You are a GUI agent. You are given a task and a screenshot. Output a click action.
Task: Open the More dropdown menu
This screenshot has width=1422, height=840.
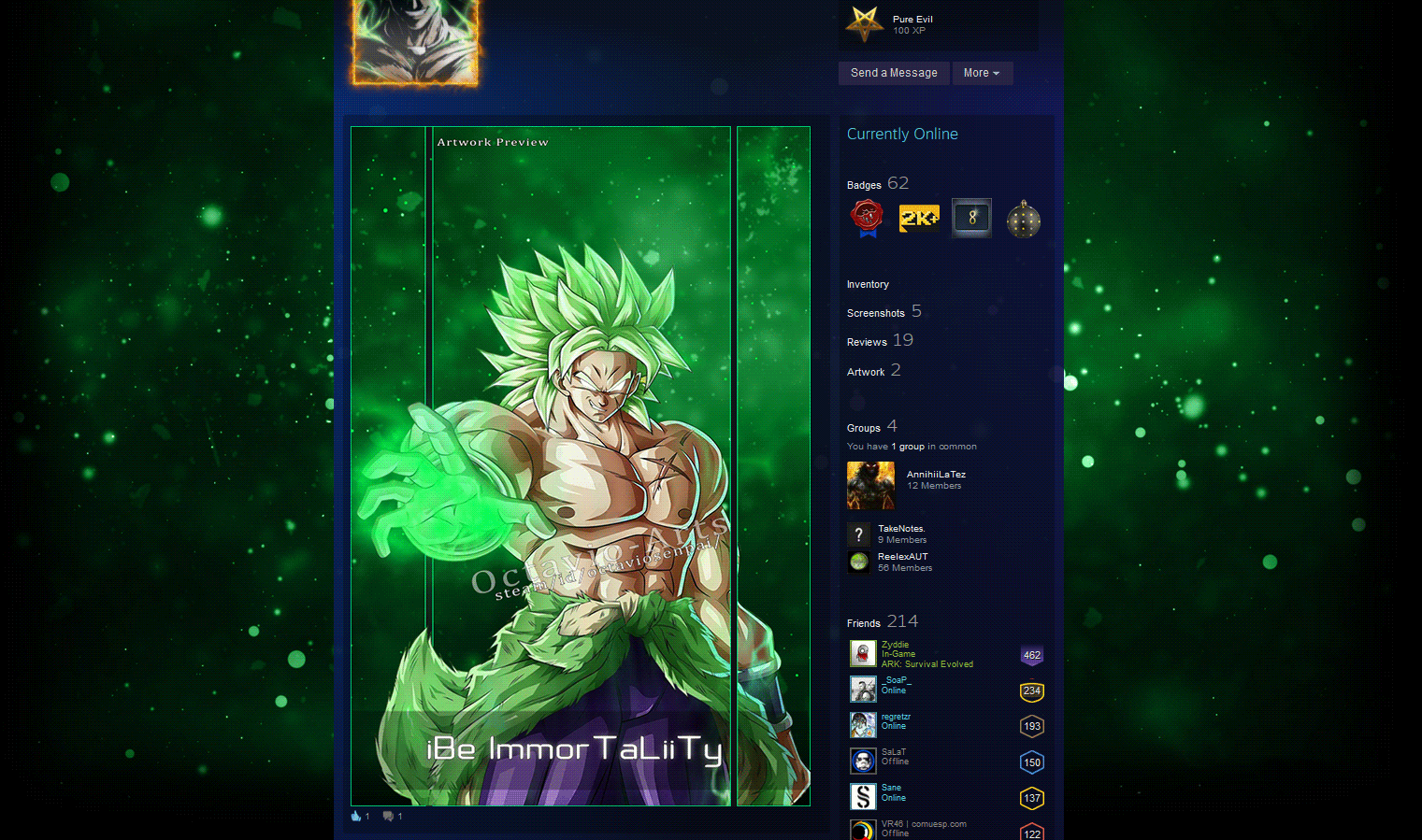click(x=982, y=73)
